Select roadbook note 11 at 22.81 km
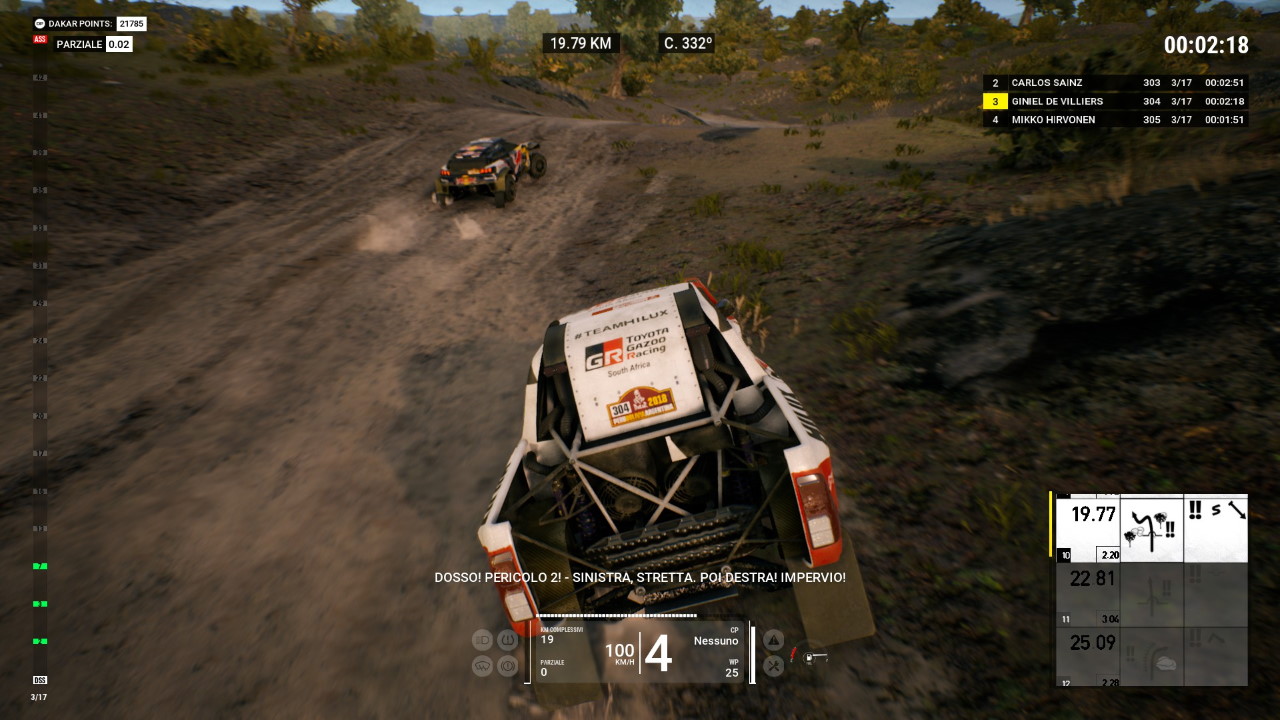The image size is (1280, 720). (x=1152, y=595)
